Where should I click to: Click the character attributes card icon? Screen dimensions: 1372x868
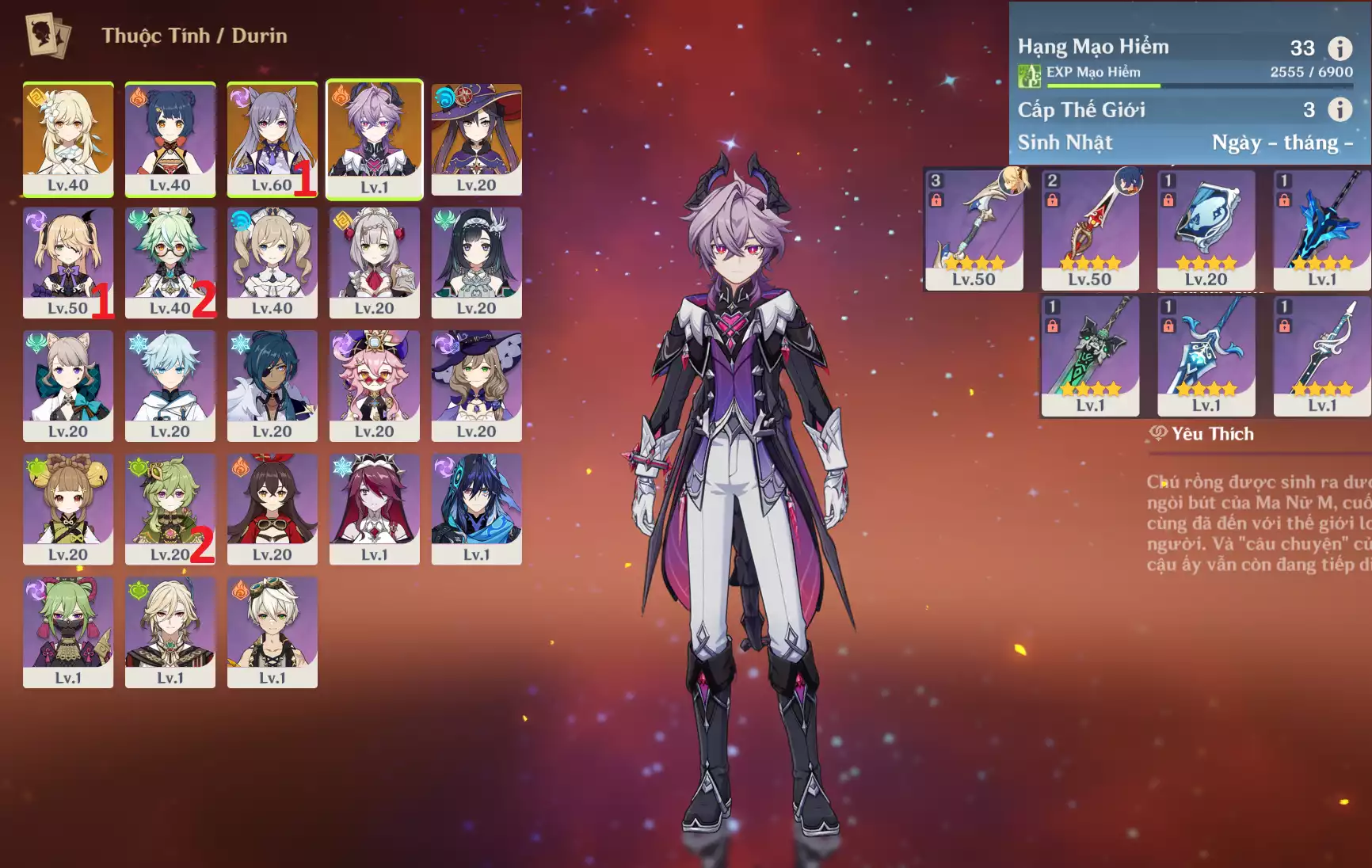point(48,36)
